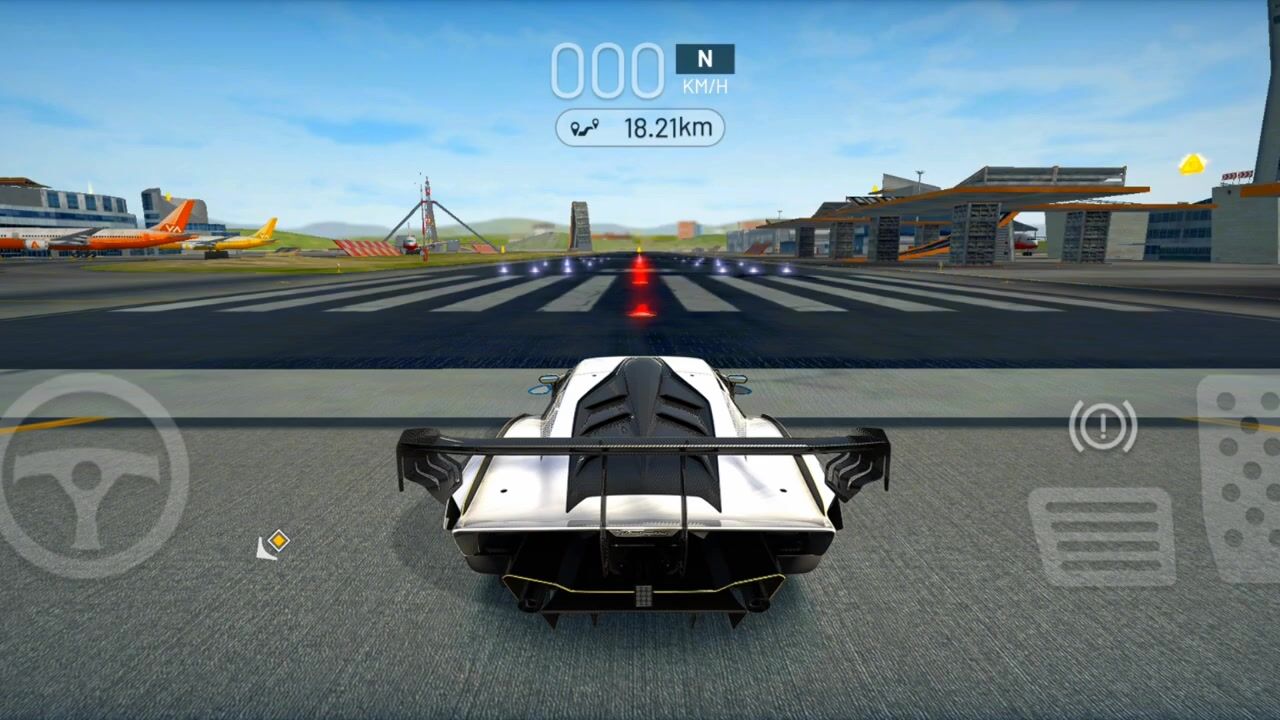Engage the handbrake warning icon
Screen dimensions: 1280x720
click(x=1103, y=427)
